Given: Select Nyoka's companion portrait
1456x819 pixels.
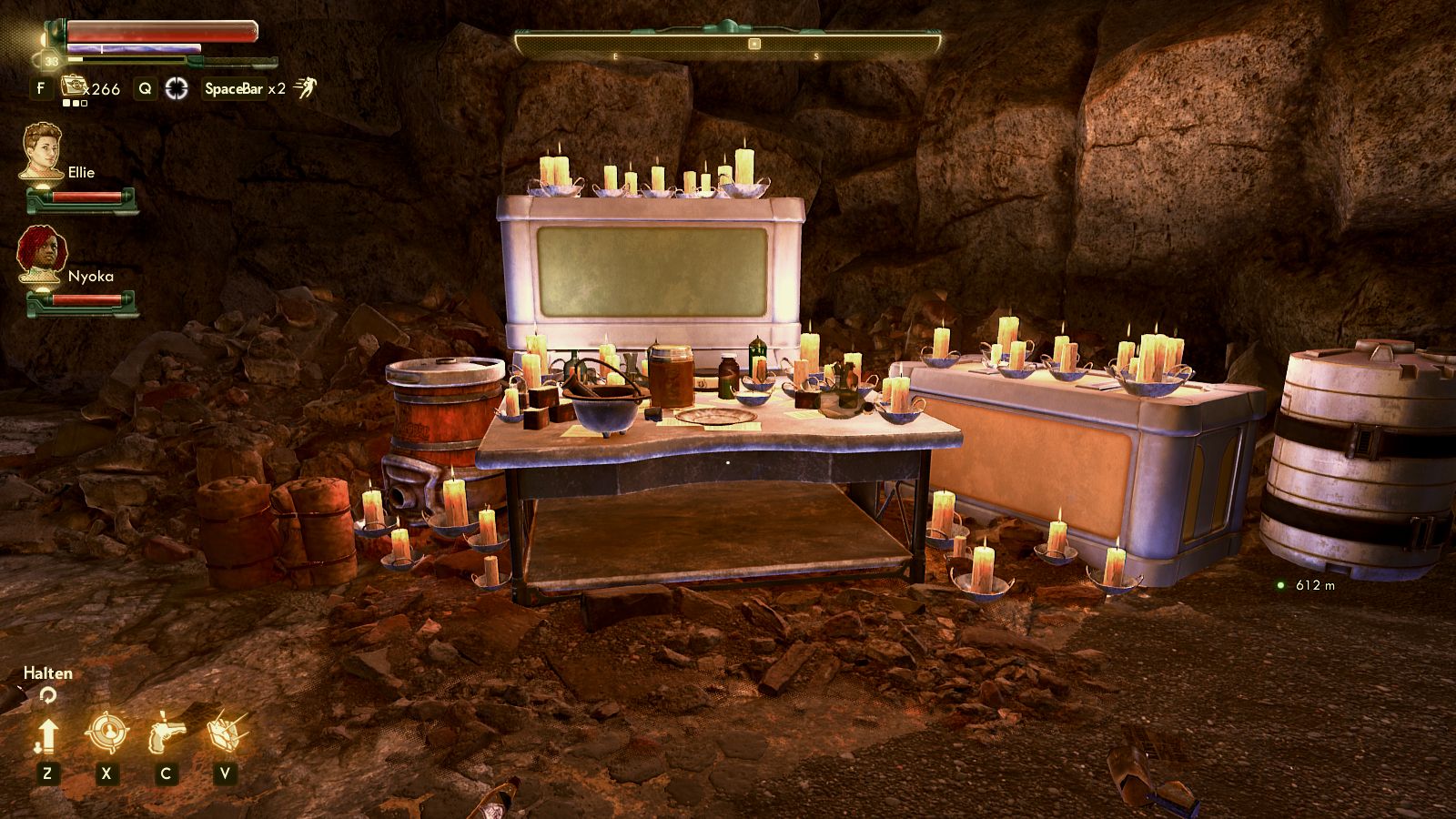Looking at the screenshot, I should (41, 255).
